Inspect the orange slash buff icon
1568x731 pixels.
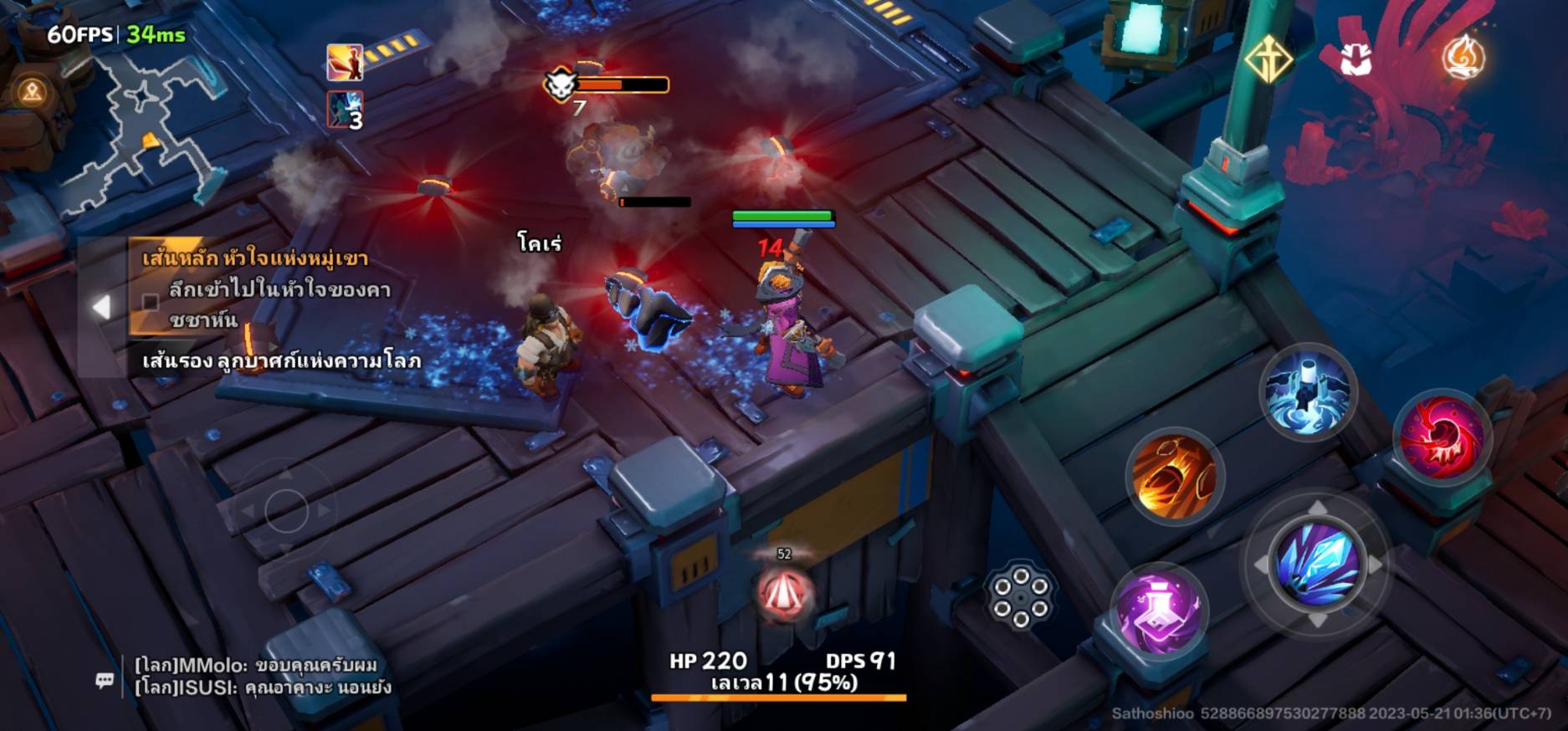345,62
